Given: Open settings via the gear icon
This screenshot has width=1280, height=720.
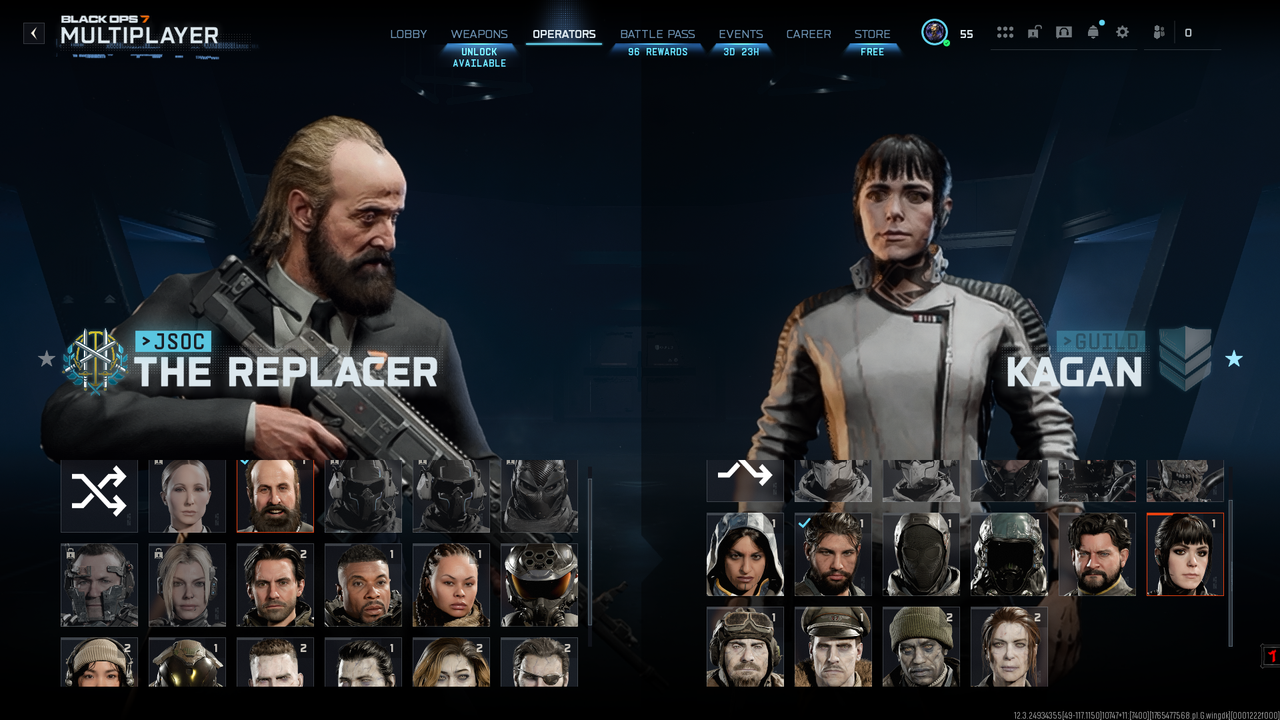Looking at the screenshot, I should [1122, 33].
